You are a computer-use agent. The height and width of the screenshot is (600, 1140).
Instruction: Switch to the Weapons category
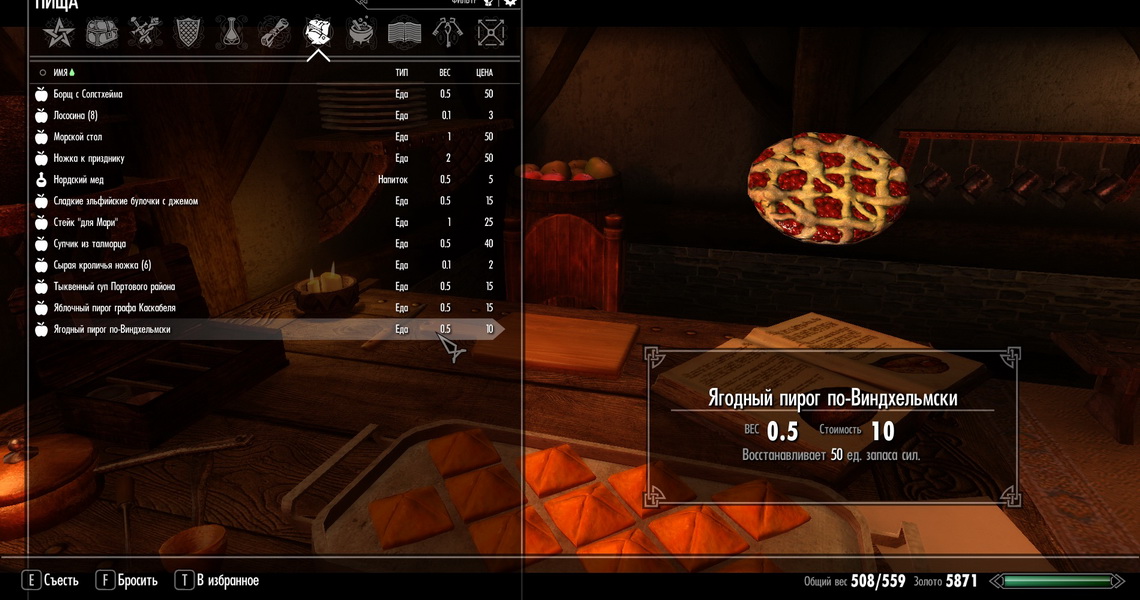(145, 34)
